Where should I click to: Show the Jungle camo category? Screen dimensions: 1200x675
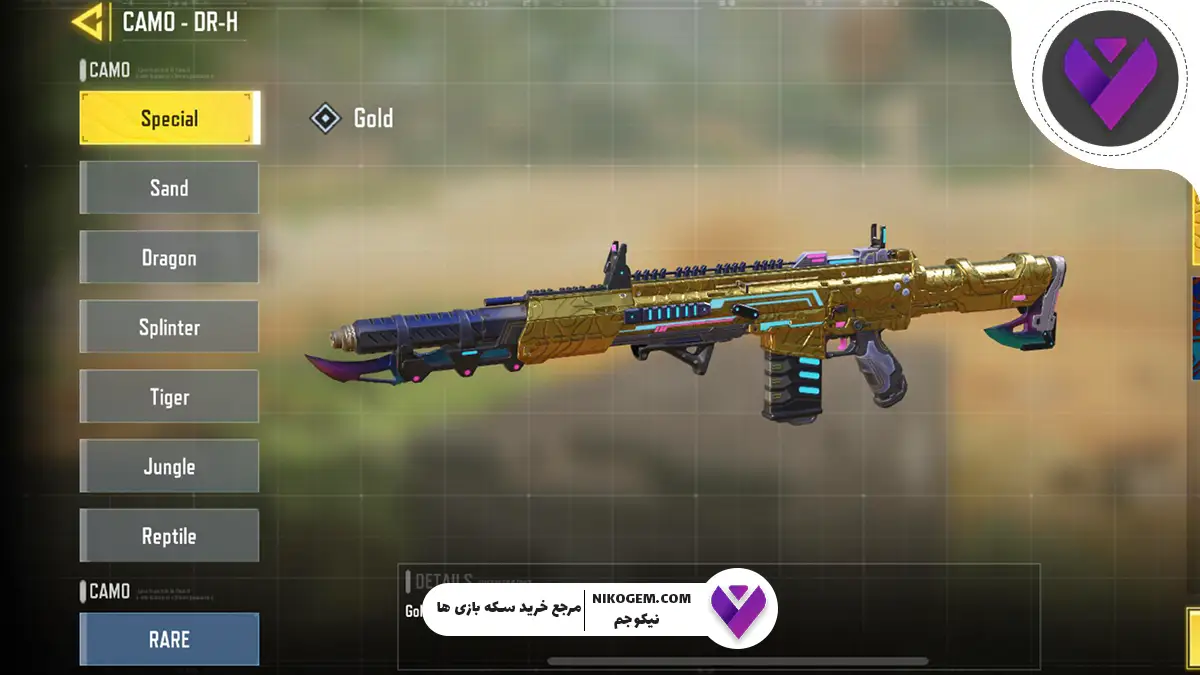pyautogui.click(x=169, y=466)
